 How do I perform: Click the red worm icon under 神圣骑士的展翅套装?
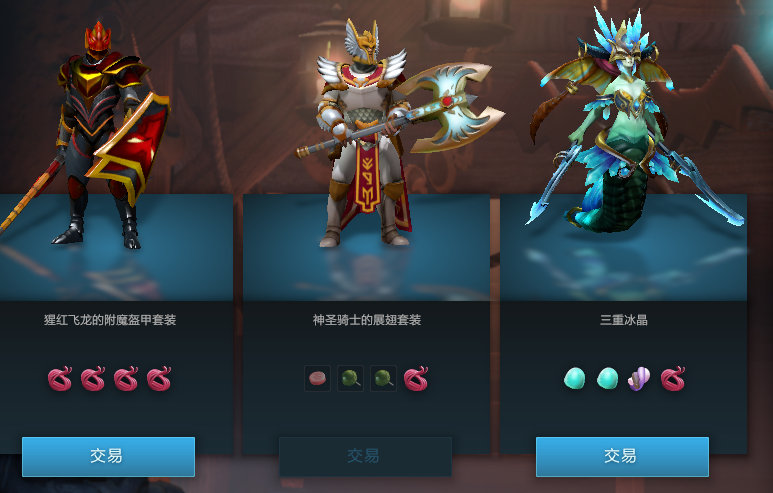pos(416,379)
